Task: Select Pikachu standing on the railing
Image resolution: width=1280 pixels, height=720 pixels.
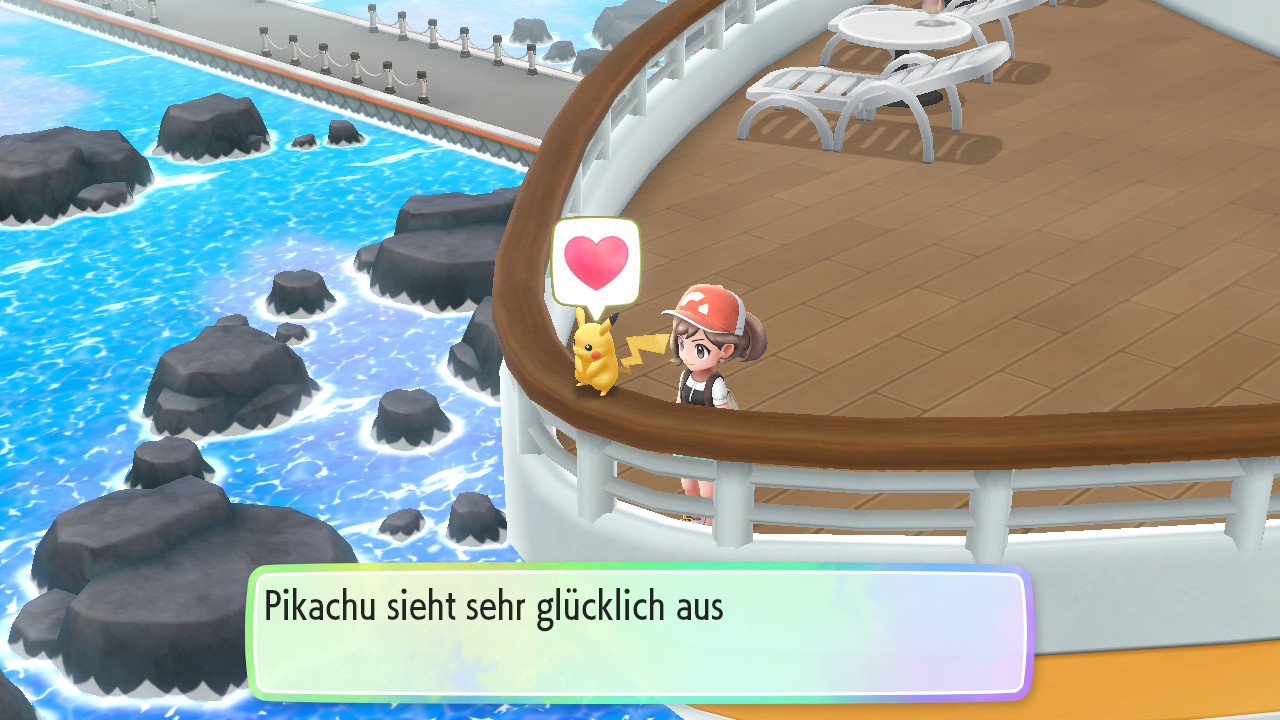Action: [x=597, y=355]
